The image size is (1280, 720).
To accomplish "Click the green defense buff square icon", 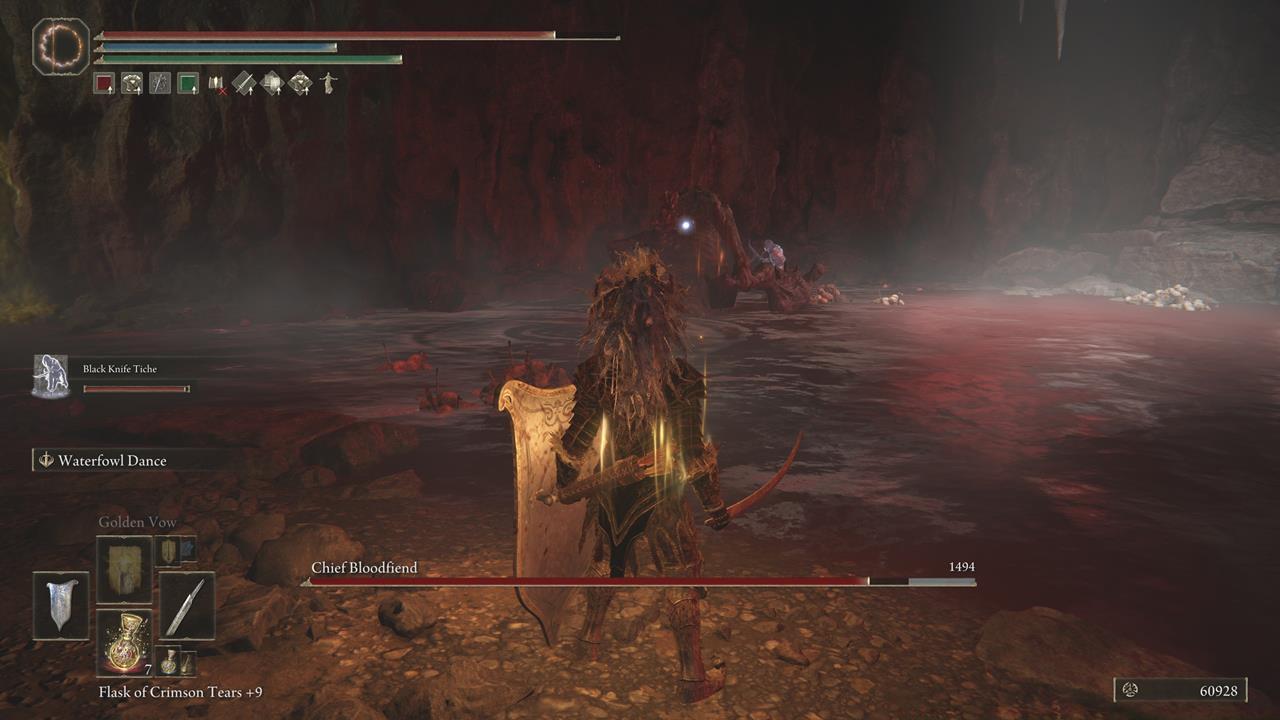I will [187, 82].
